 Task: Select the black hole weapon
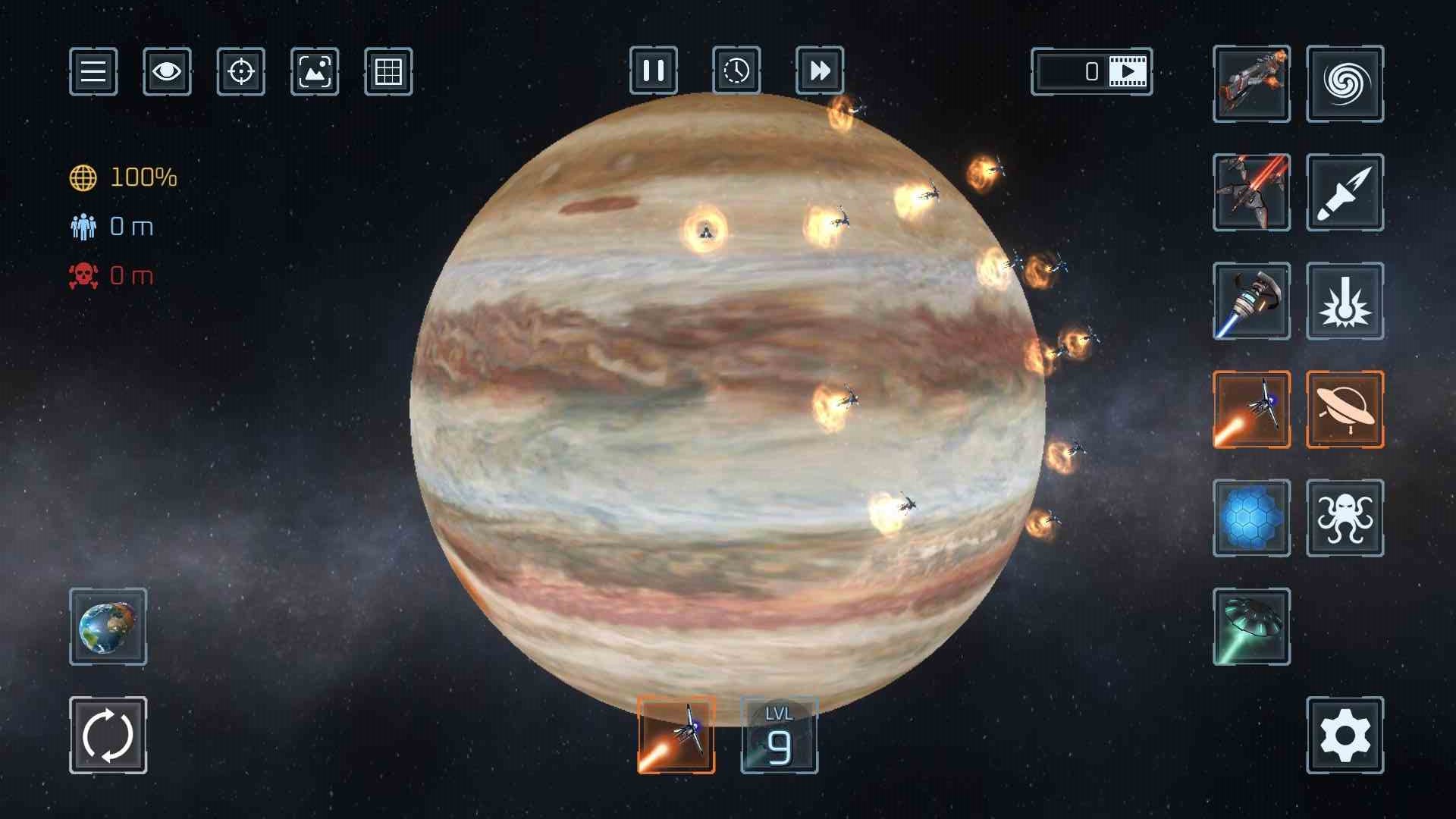[x=1345, y=83]
